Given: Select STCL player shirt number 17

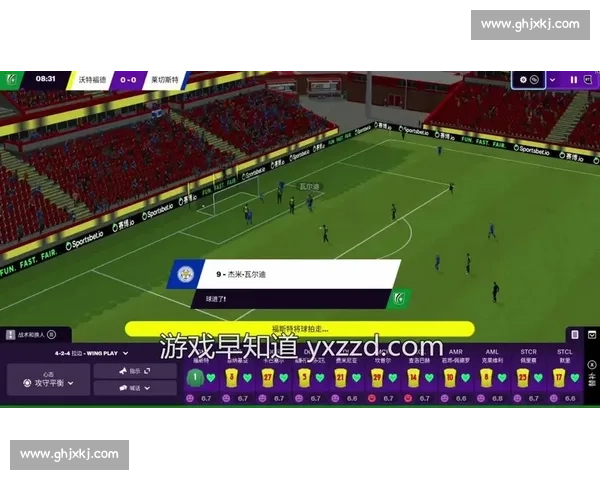Looking at the screenshot, I should tap(558, 377).
